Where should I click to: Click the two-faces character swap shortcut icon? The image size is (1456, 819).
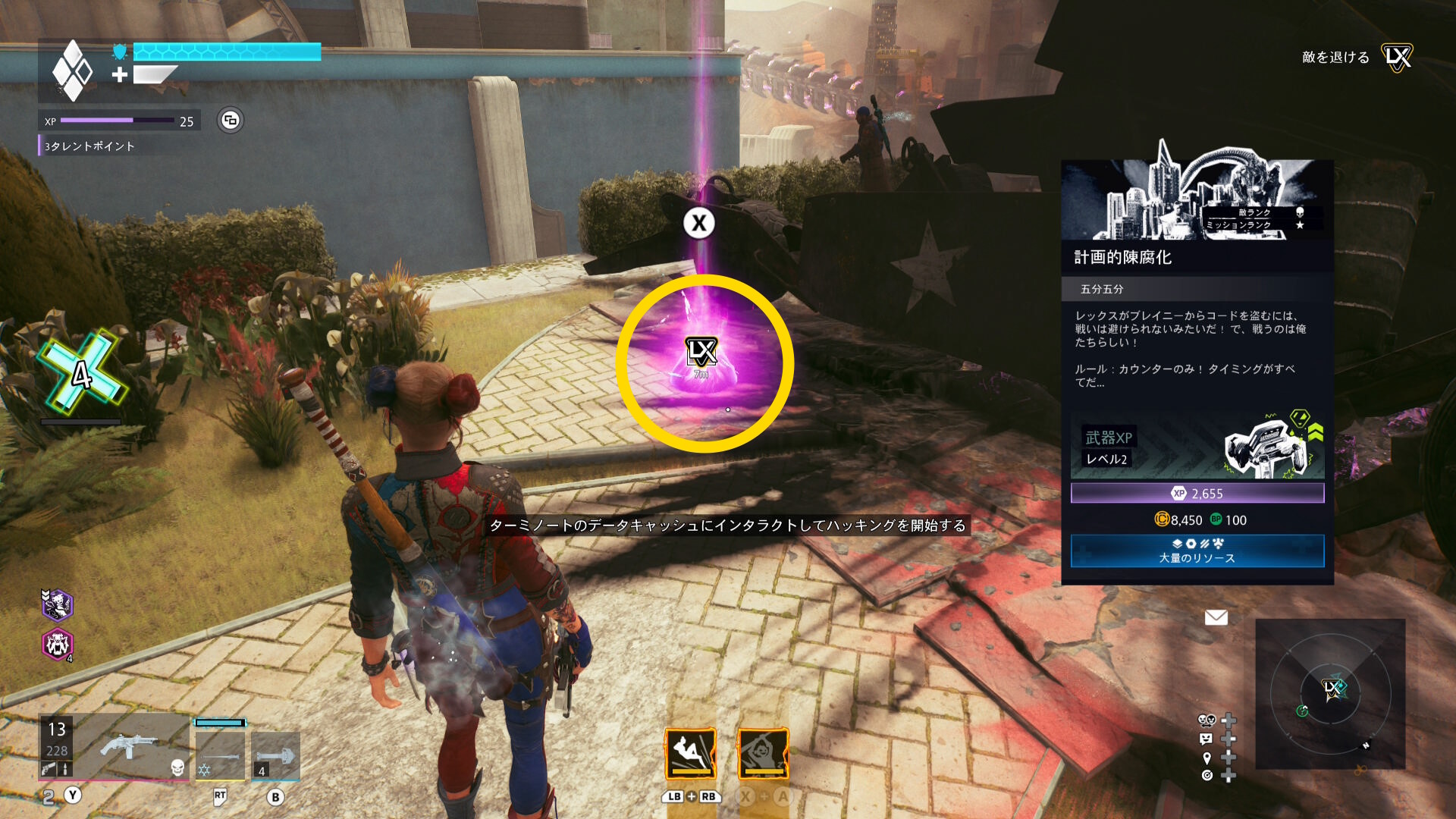click(x=1206, y=720)
